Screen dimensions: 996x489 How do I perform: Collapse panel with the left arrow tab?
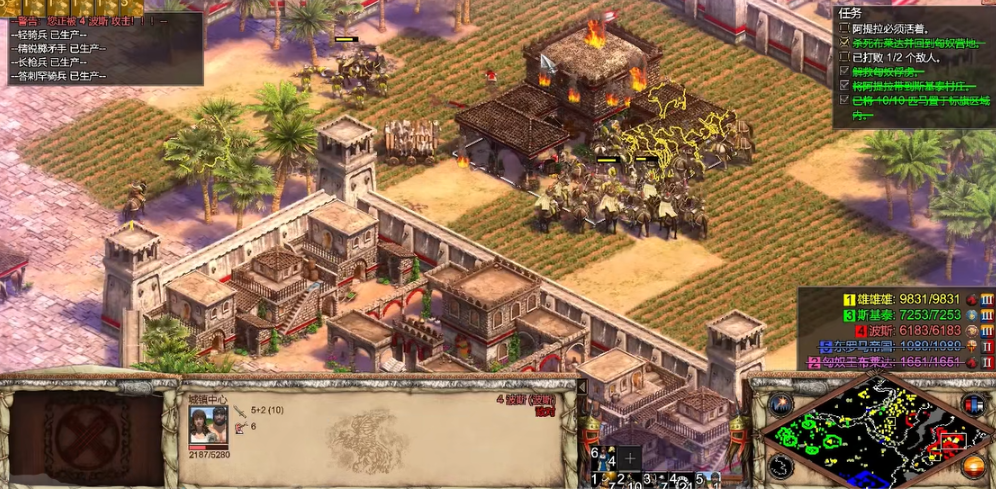tap(582, 386)
